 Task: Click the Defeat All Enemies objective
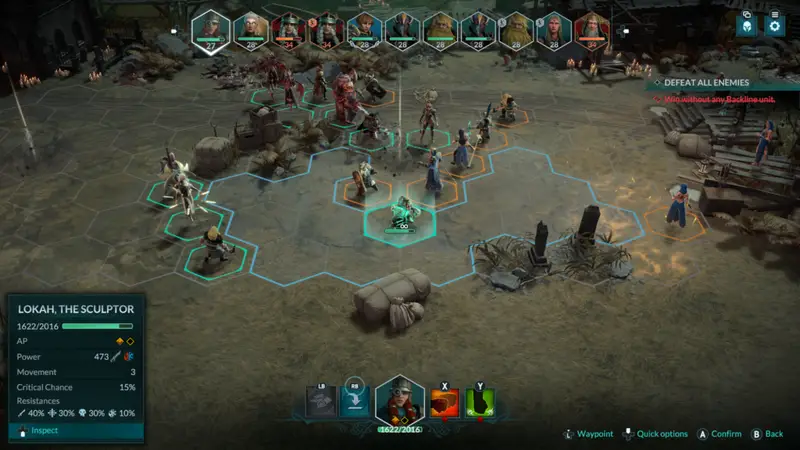720,82
